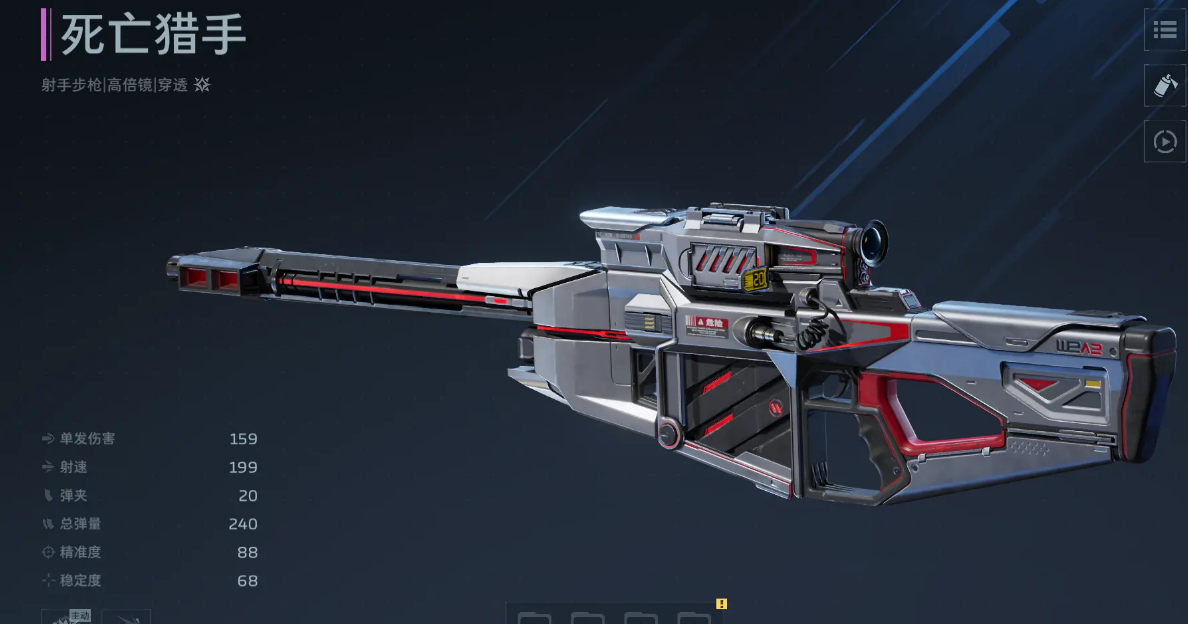Play the weapon preview video
The height and width of the screenshot is (624, 1188).
[x=1165, y=142]
